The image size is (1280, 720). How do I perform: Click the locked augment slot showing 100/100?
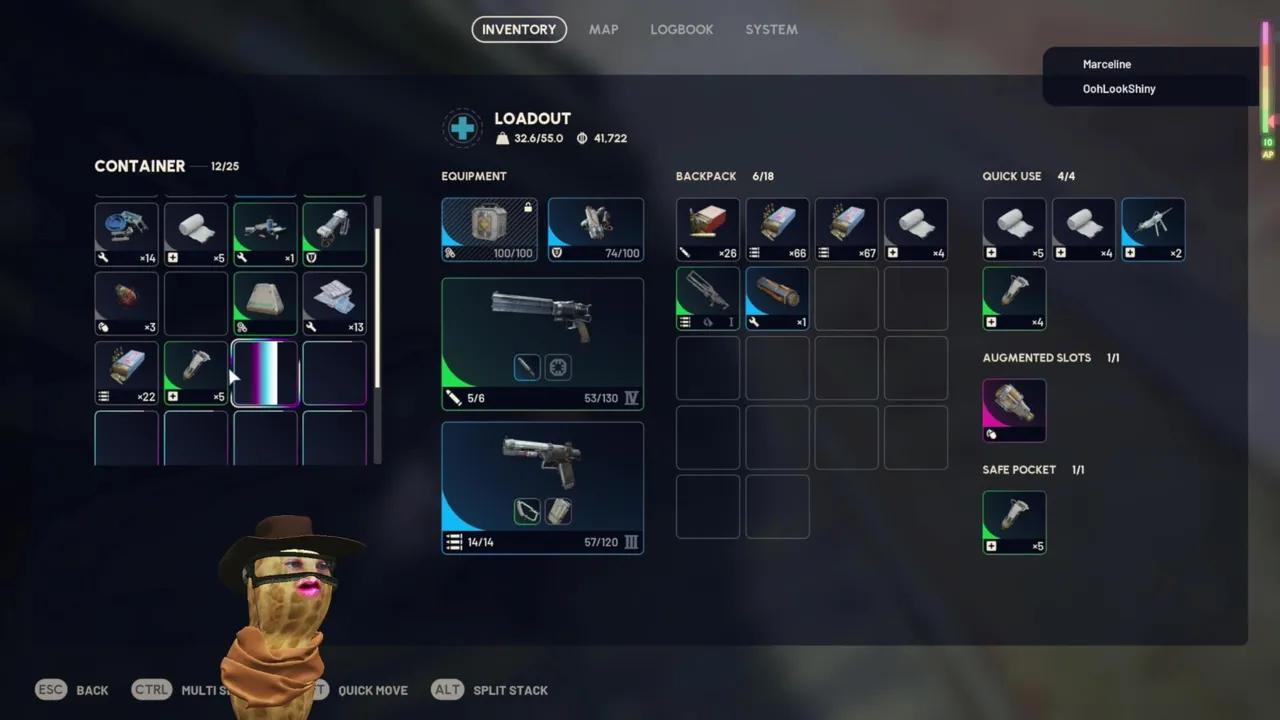(x=489, y=229)
